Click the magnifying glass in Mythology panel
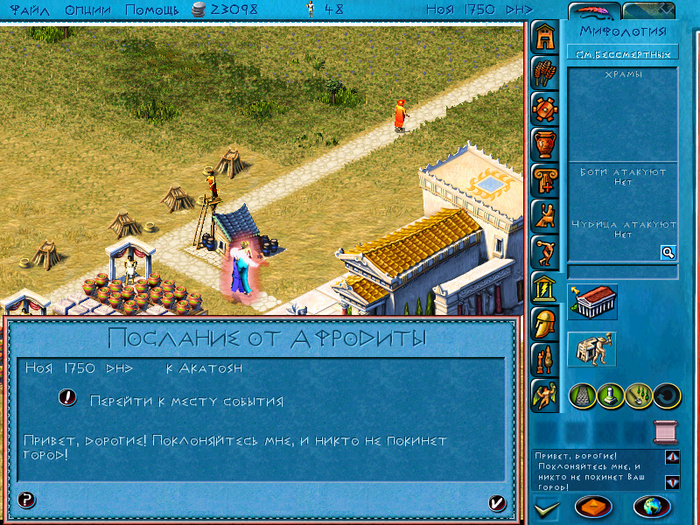The width and height of the screenshot is (700, 525). [x=667, y=253]
